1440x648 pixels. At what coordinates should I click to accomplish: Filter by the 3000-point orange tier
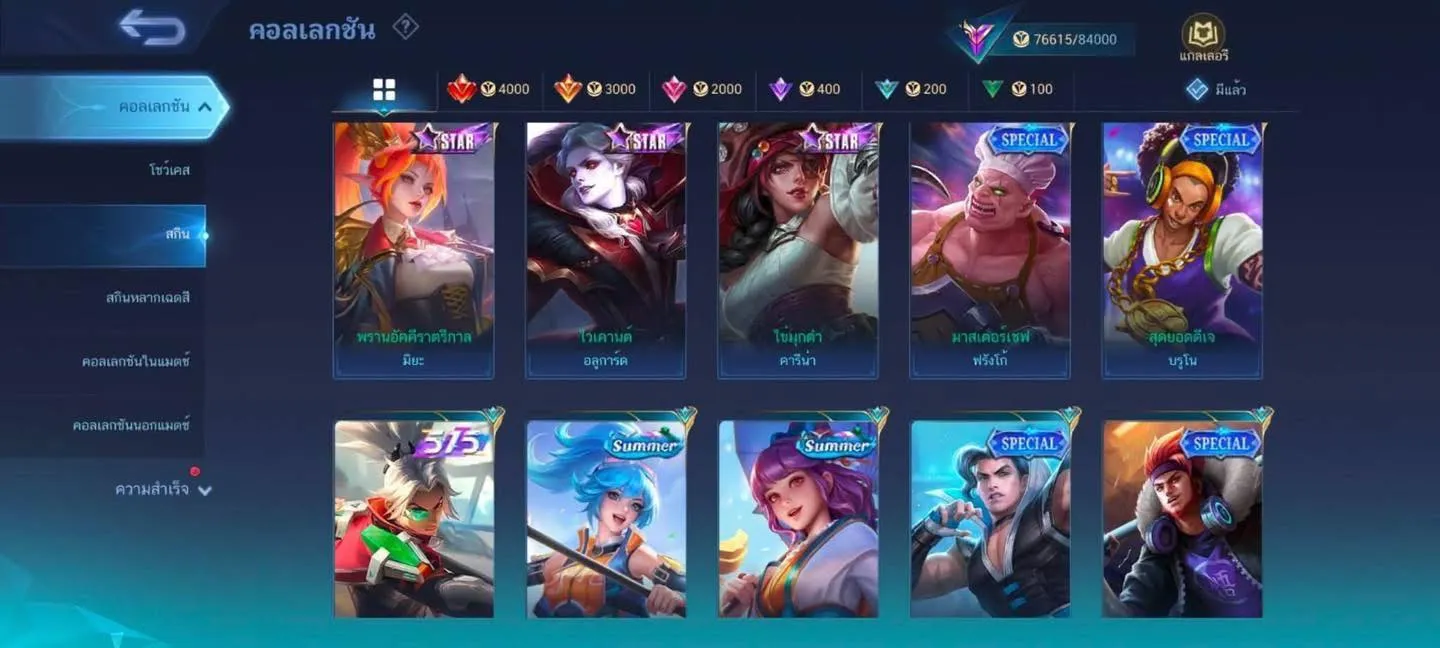coord(595,89)
